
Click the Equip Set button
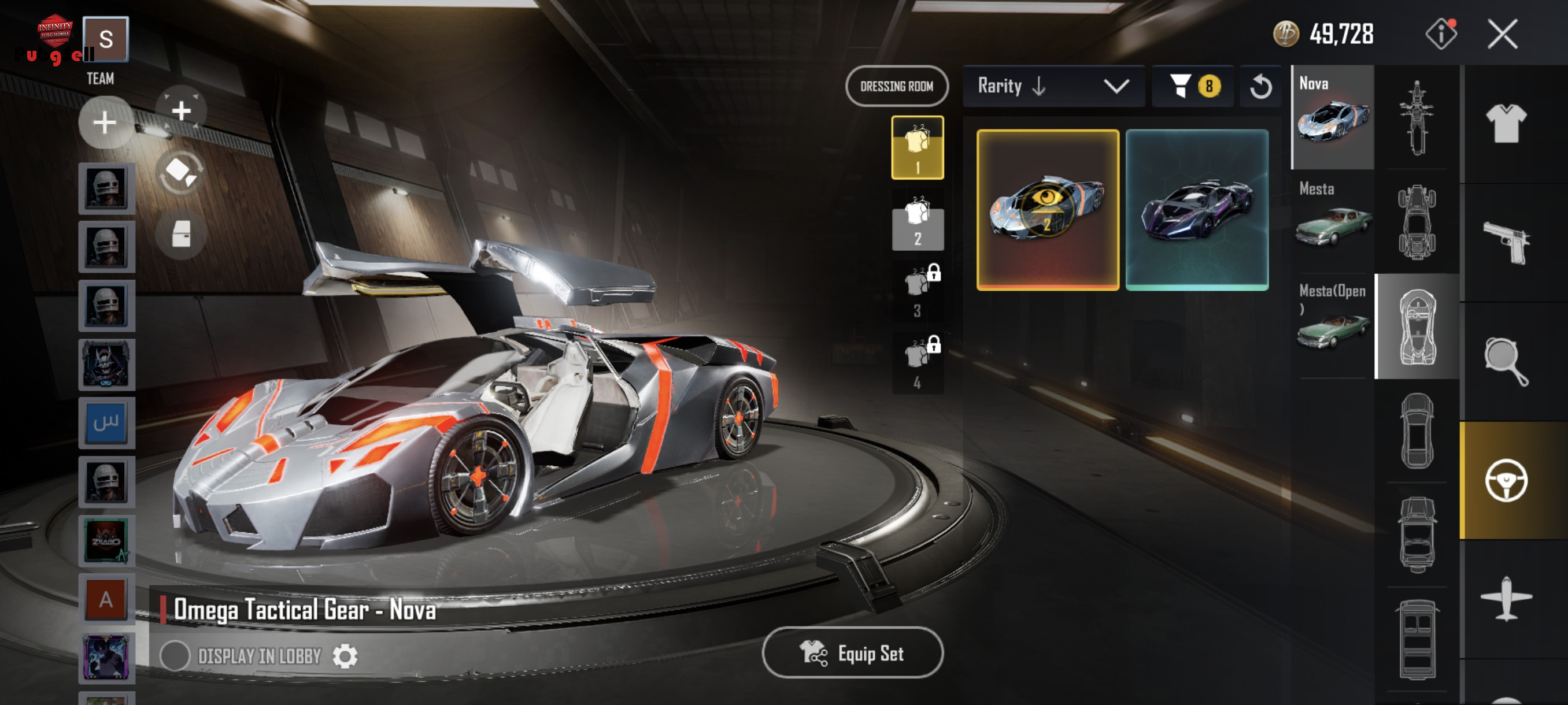[852, 652]
